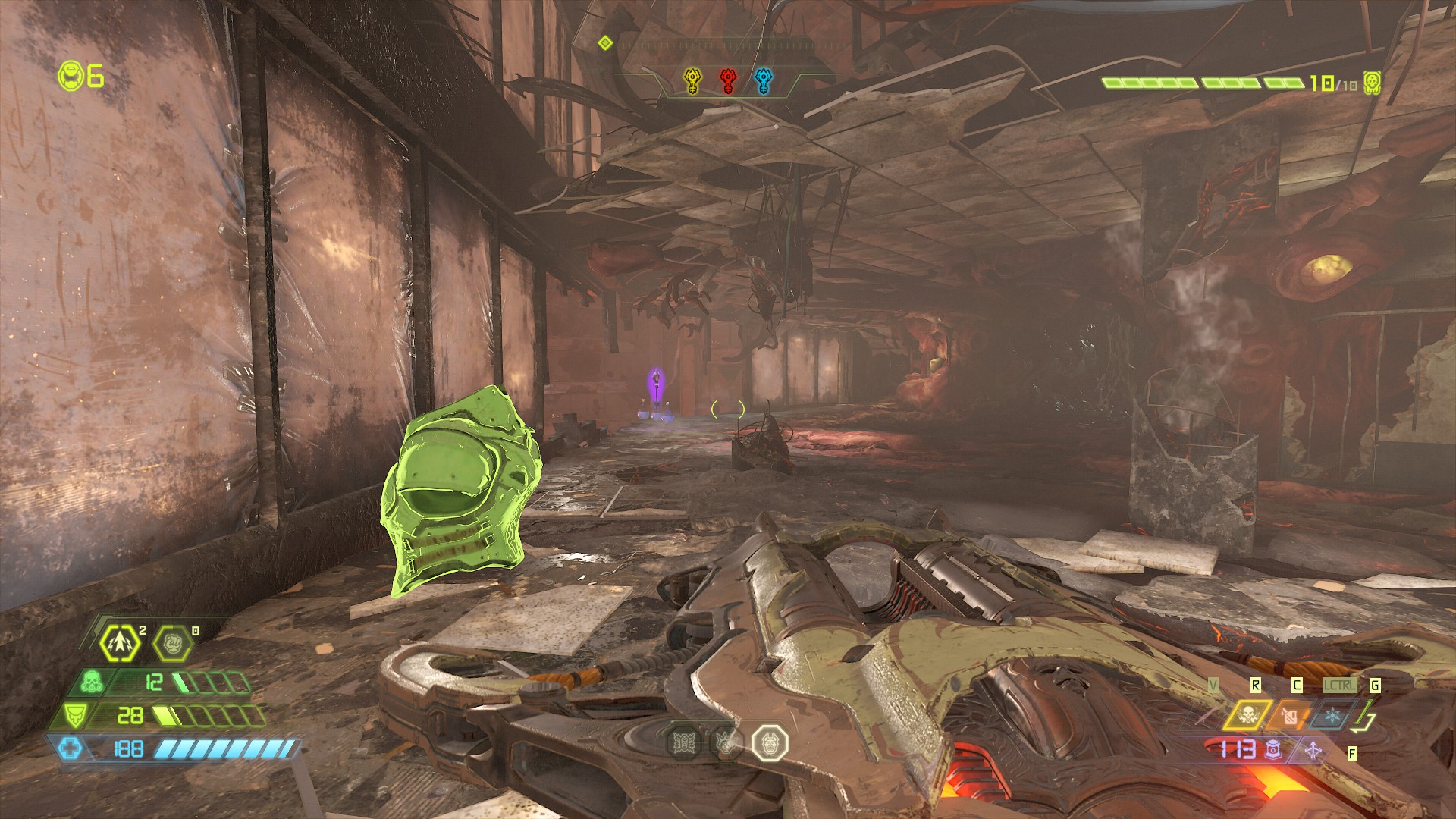Click the yellow skull key icon
1456x819 pixels.
tap(692, 80)
